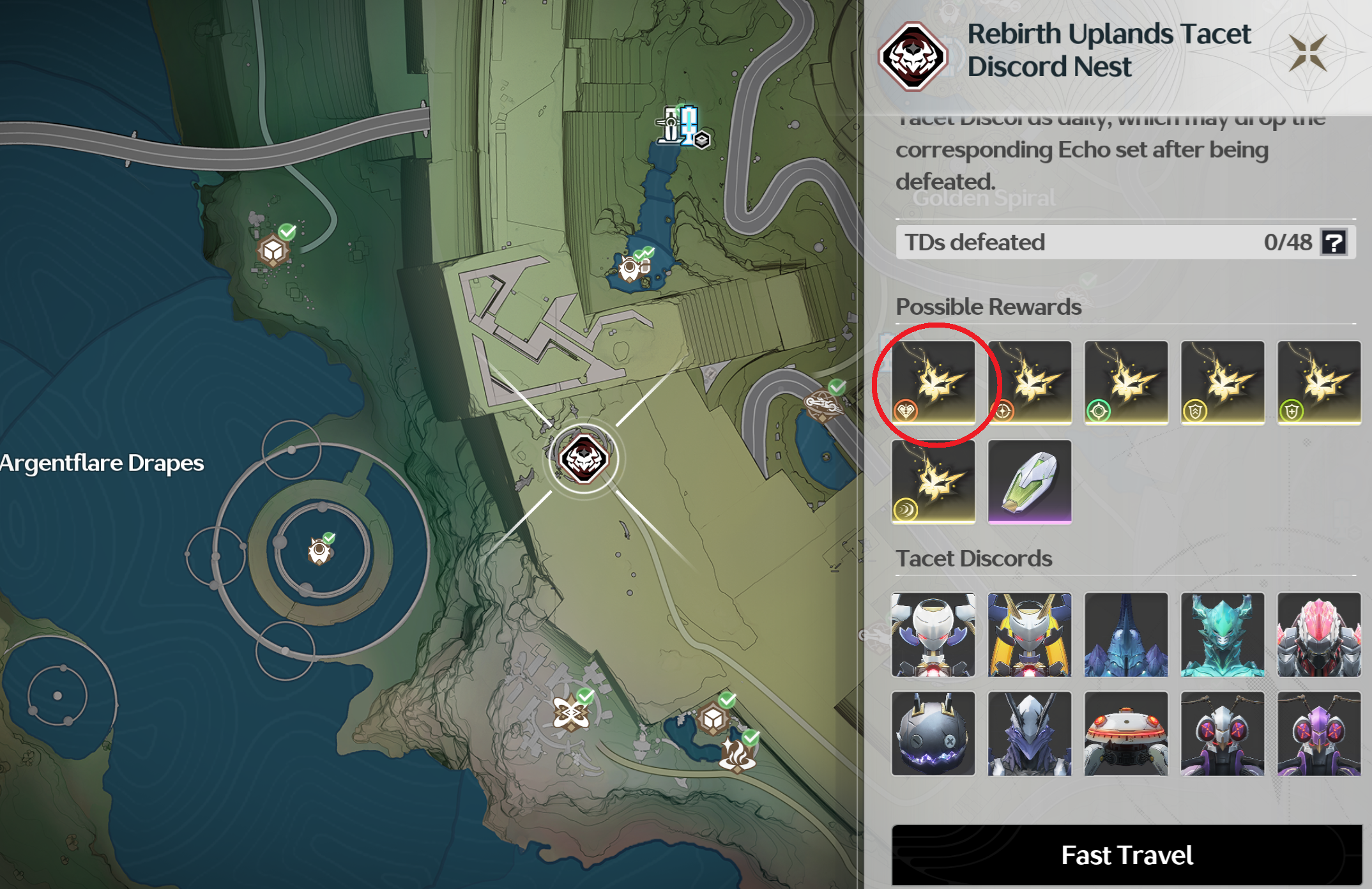Open the TDs defeated question mark help
The width and height of the screenshot is (1372, 889).
tap(1334, 243)
